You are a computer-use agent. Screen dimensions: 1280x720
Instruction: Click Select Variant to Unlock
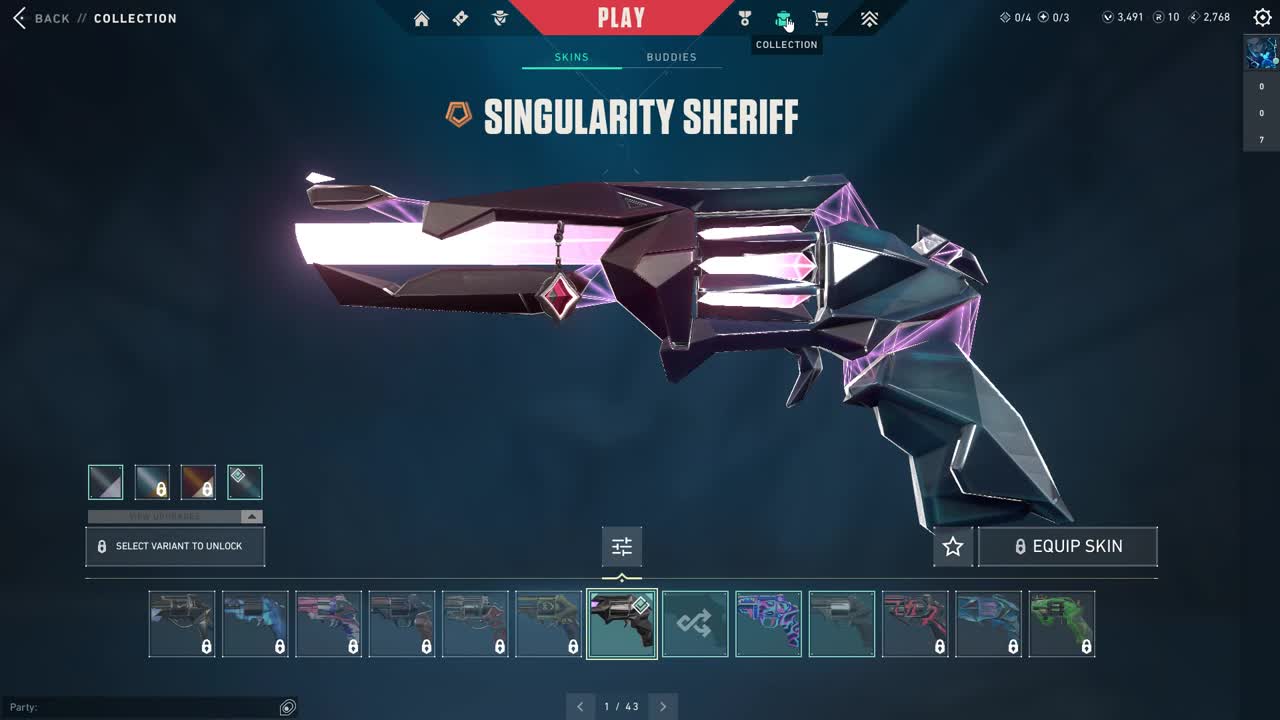[x=175, y=546]
